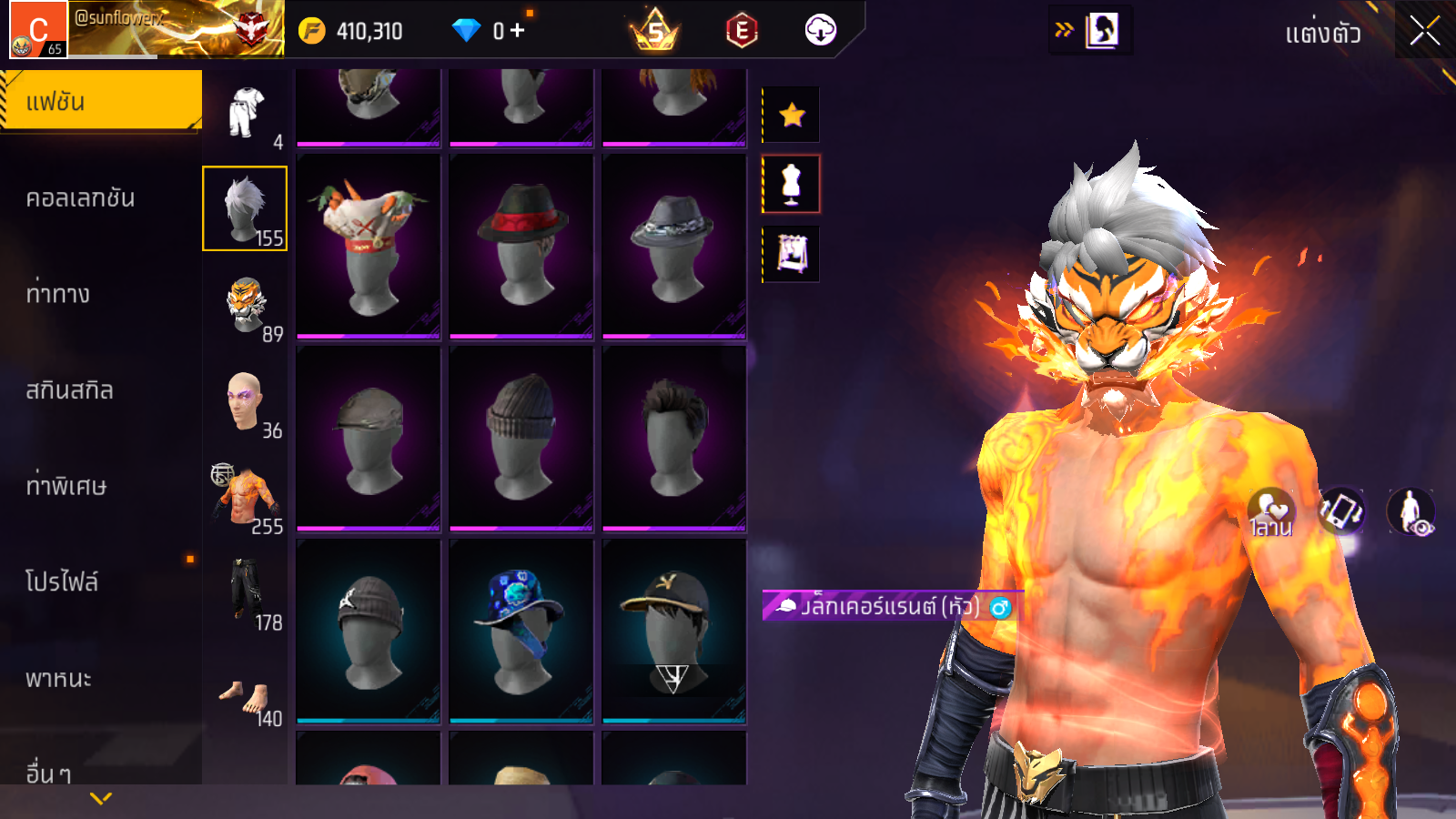Click the gold star favorites filter
The image size is (1456, 819).
(792, 115)
